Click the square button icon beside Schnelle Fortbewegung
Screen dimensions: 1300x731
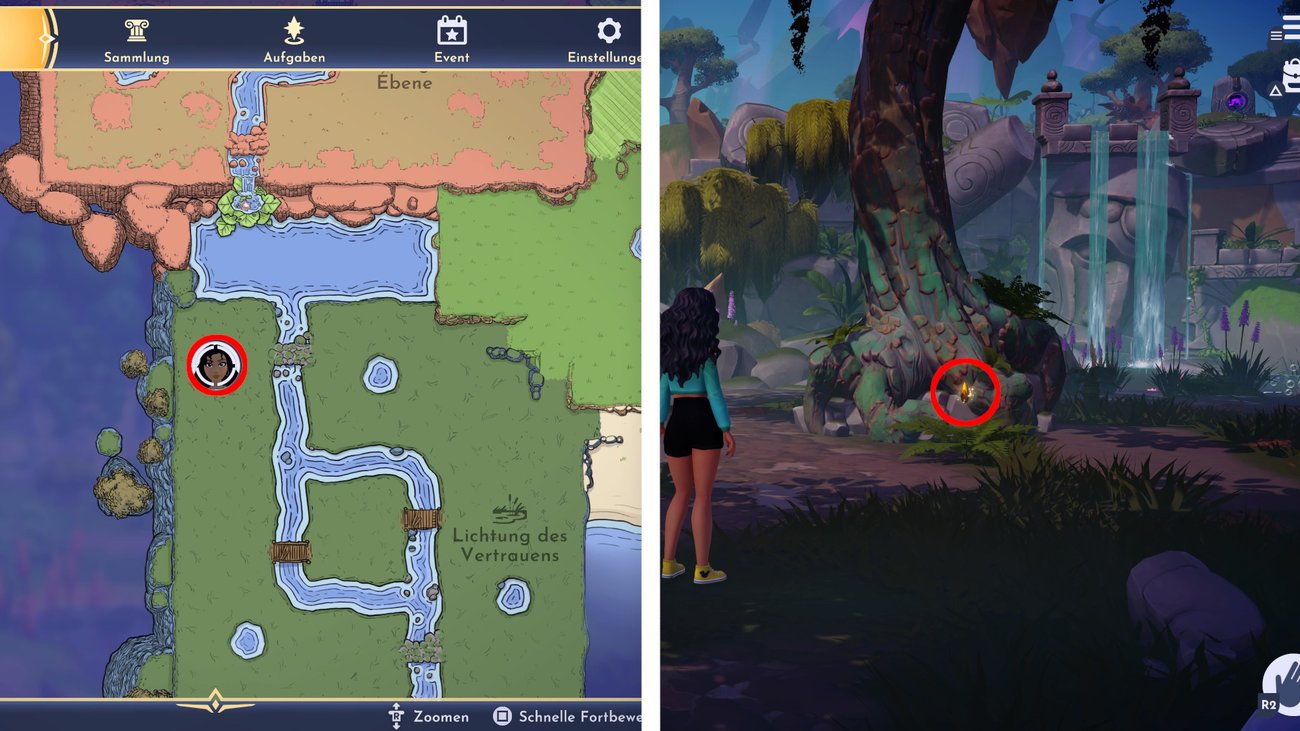click(502, 716)
